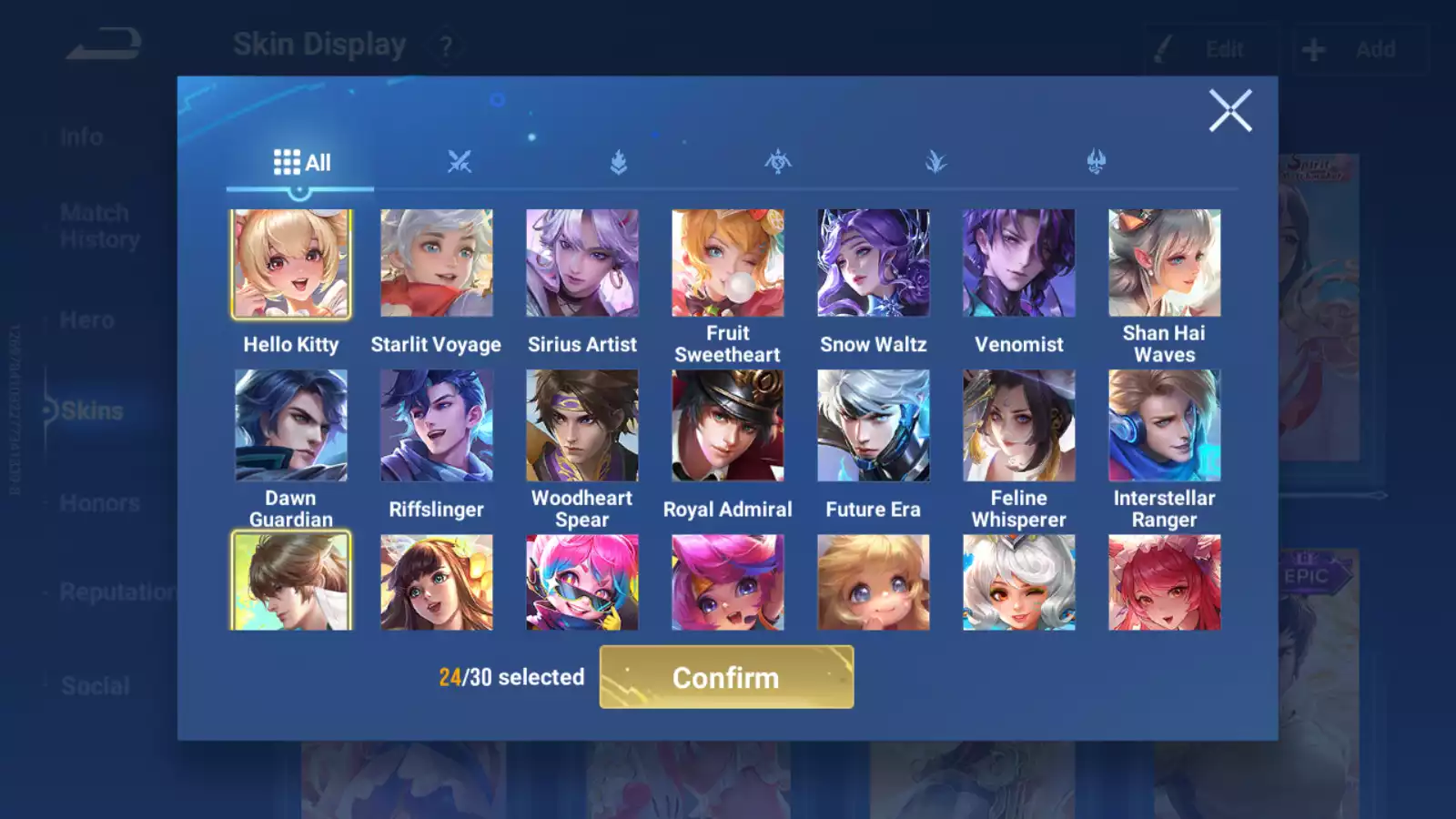This screenshot has width=1456, height=819.
Task: Filter skins by the crossed swords tab
Action: coord(460,163)
